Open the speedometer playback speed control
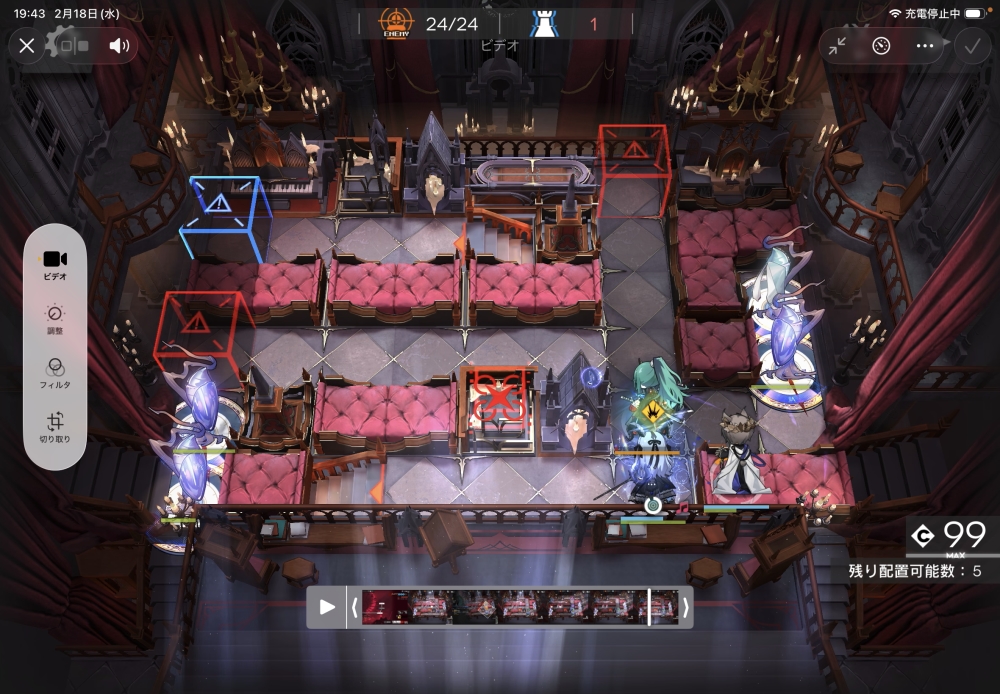1000x694 pixels. click(881, 45)
